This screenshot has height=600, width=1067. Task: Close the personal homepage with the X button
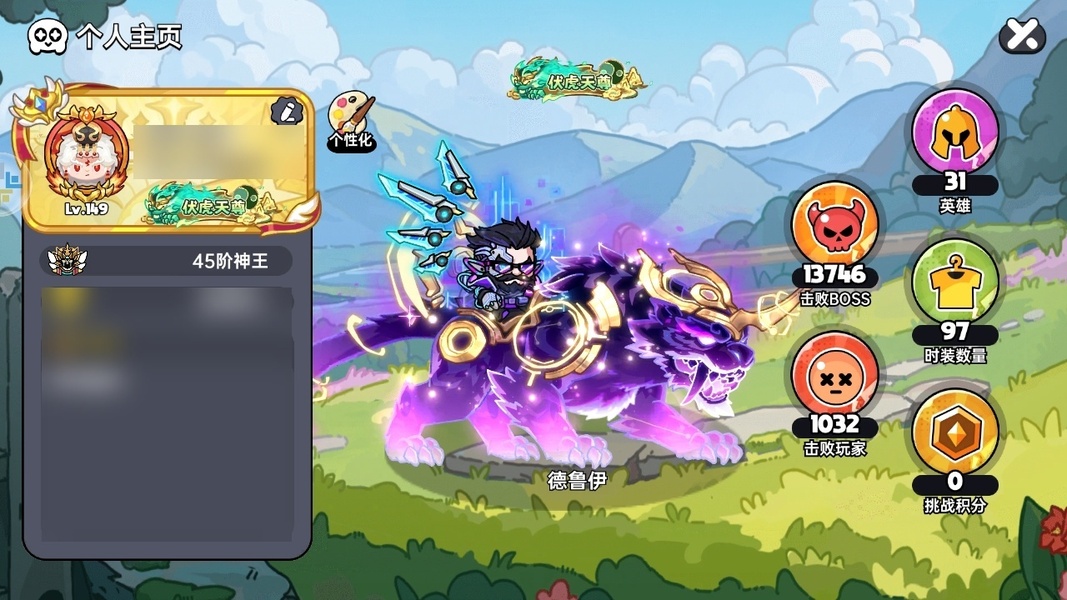click(x=1021, y=37)
